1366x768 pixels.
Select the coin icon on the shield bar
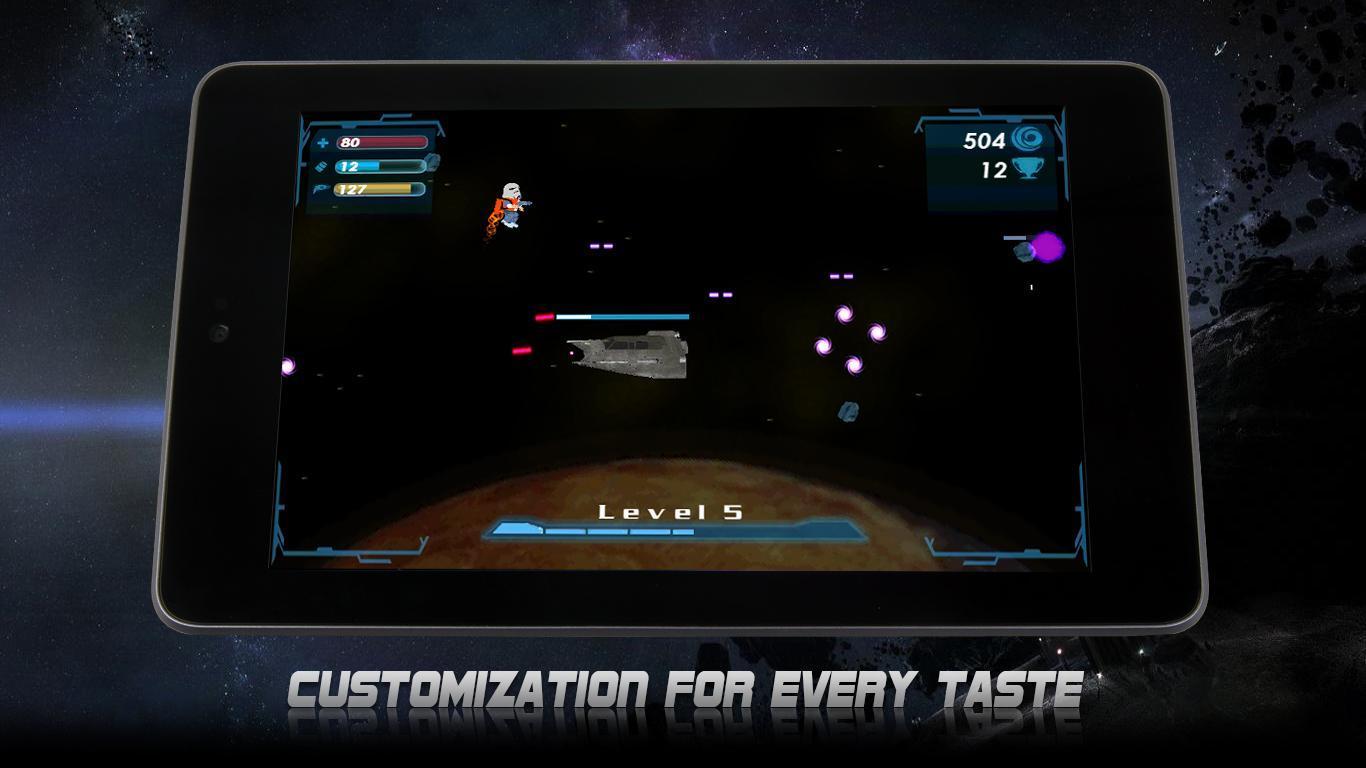coord(432,164)
